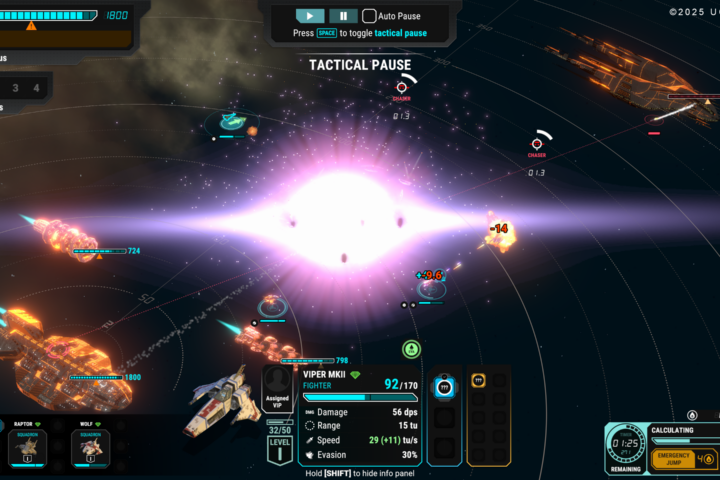The width and height of the screenshot is (720, 480).
Task: Click the green pilot icon above info panel
Action: coord(411,349)
